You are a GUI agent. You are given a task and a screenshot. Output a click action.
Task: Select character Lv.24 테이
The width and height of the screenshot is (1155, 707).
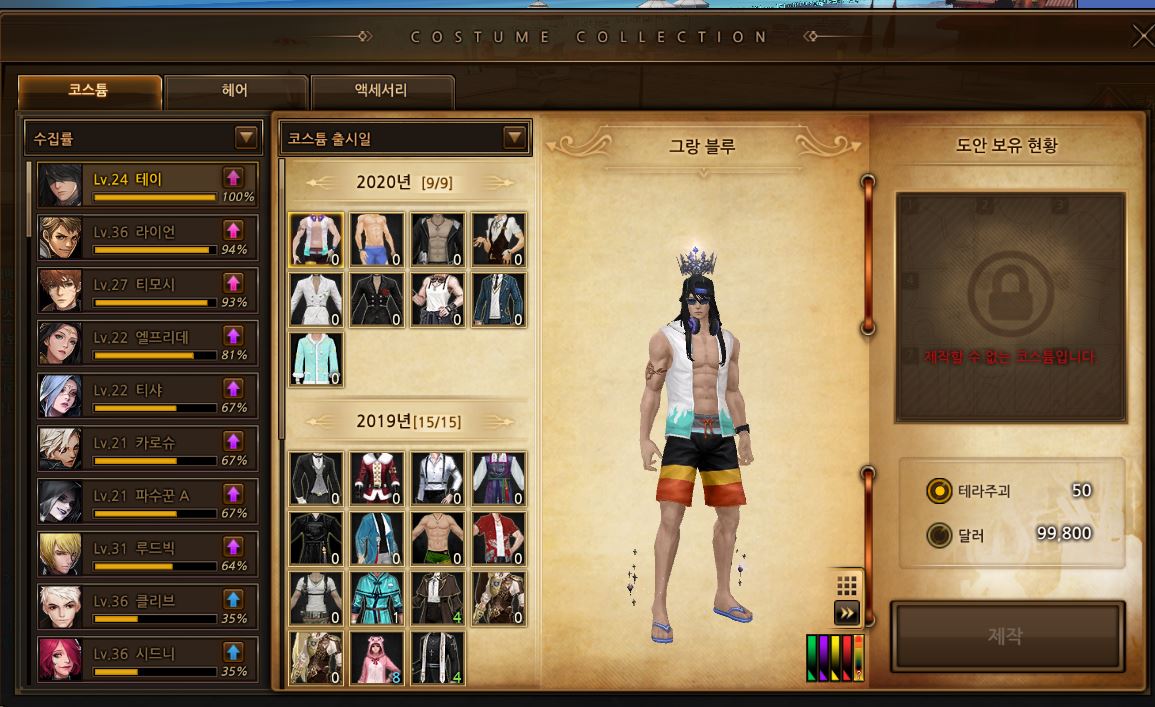147,185
